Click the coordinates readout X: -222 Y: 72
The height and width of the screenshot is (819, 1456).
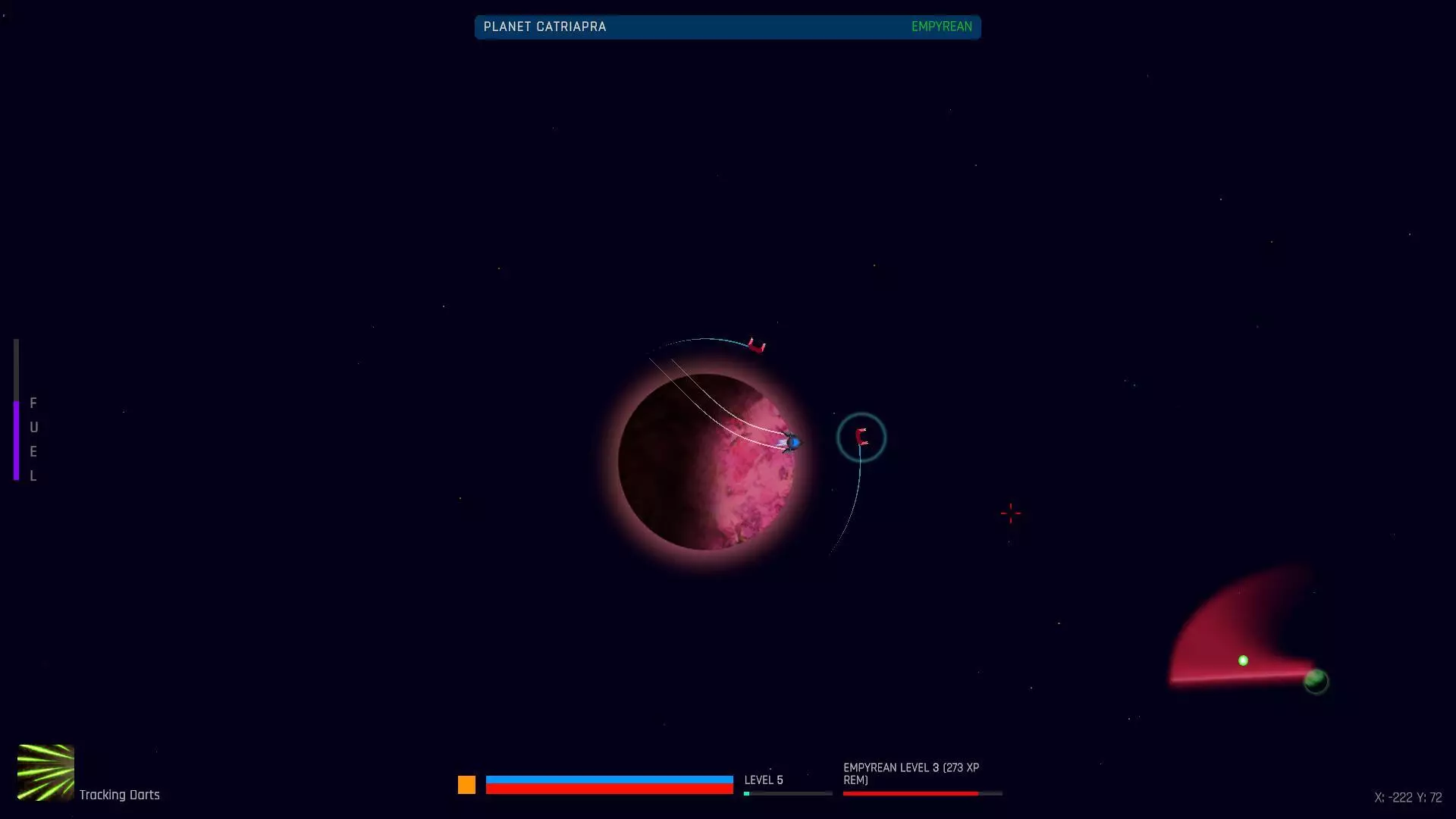(1407, 797)
